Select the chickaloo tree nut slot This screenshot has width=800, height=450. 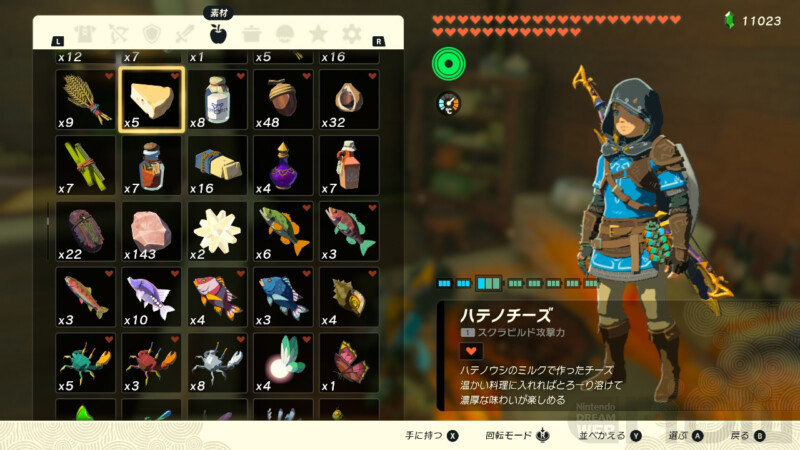[349, 99]
